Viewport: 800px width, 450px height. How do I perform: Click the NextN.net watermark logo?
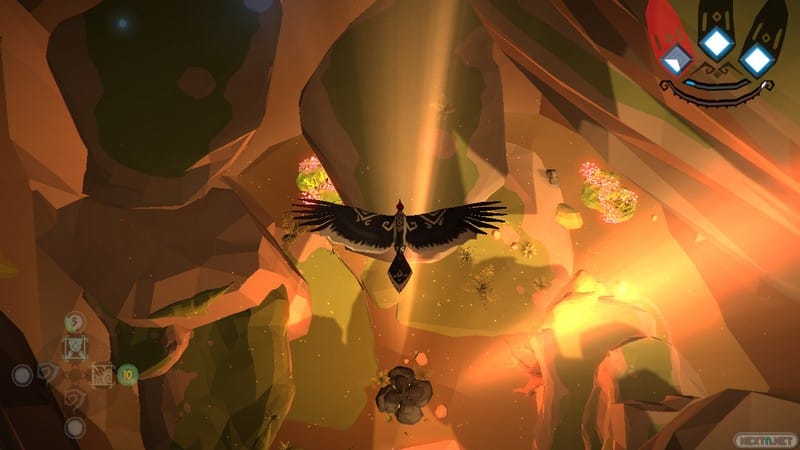(x=765, y=436)
